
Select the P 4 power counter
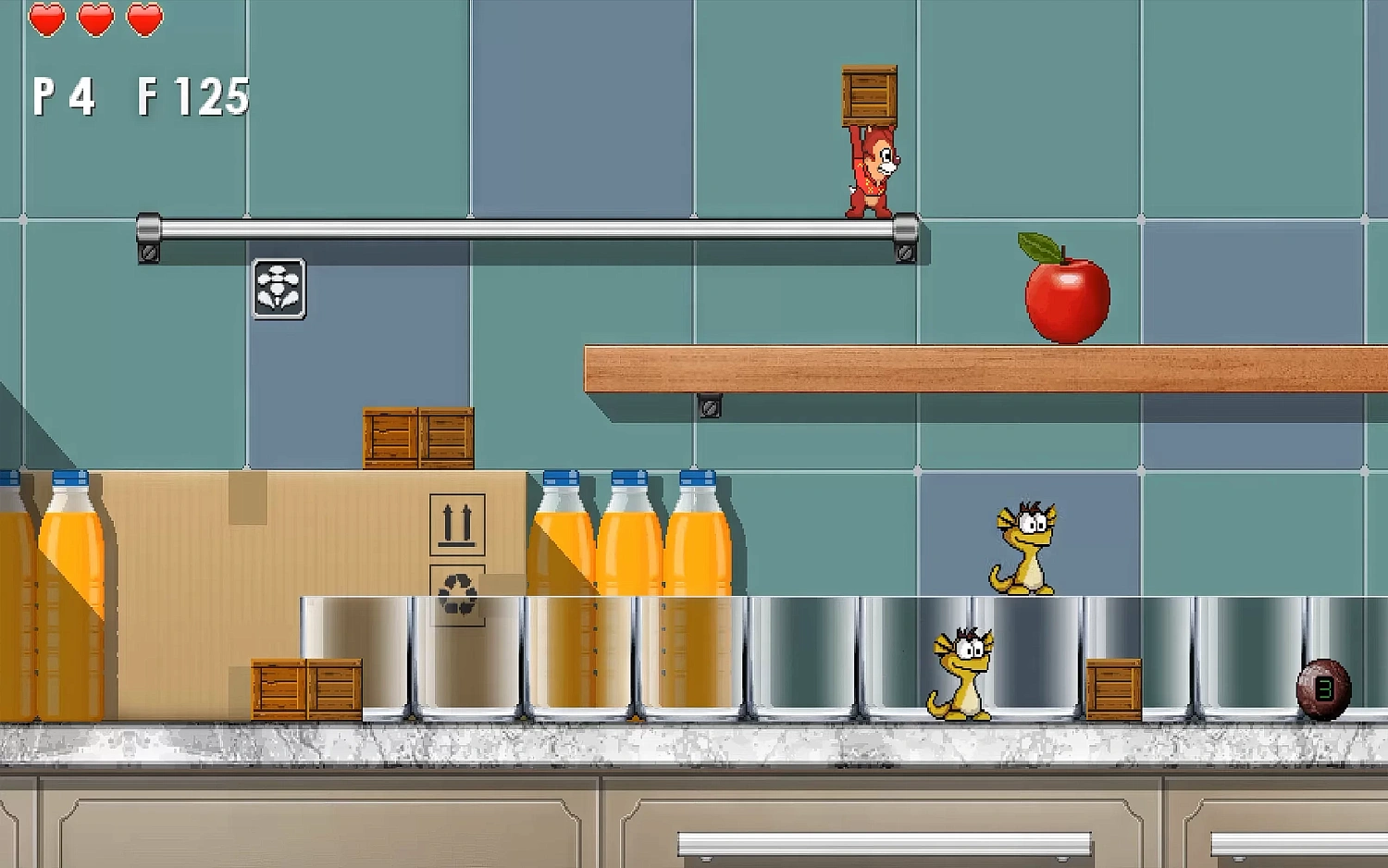(x=60, y=93)
